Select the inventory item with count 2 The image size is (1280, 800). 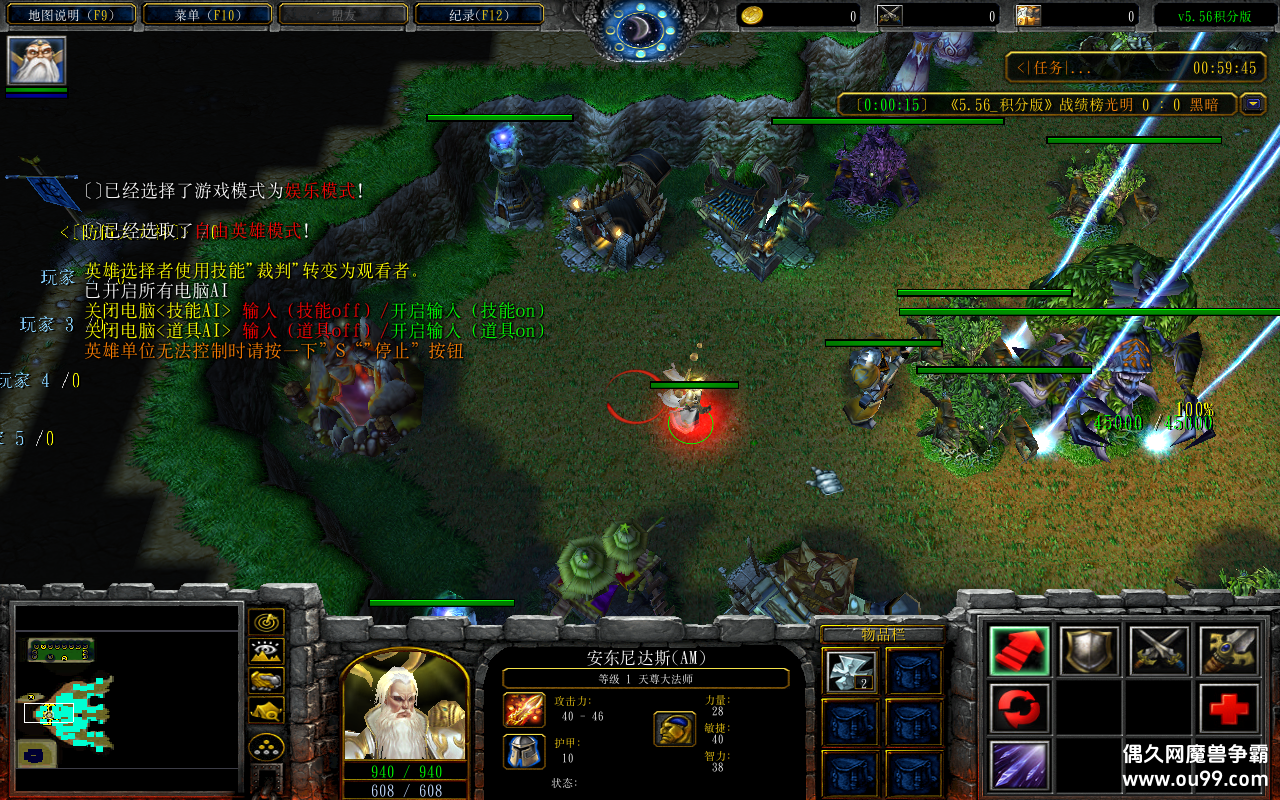pos(852,671)
